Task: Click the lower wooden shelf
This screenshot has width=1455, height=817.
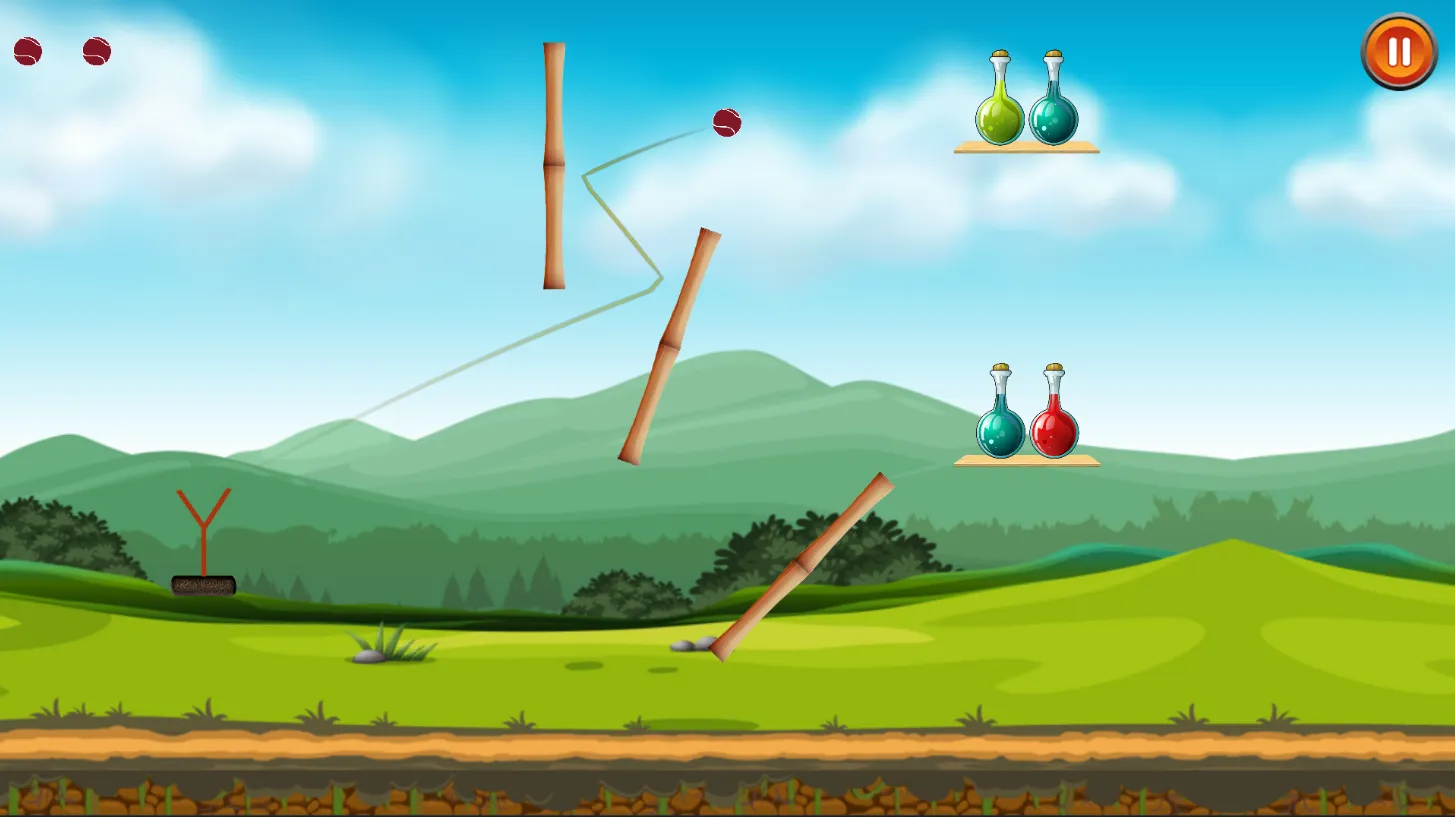Action: [x=1028, y=461]
